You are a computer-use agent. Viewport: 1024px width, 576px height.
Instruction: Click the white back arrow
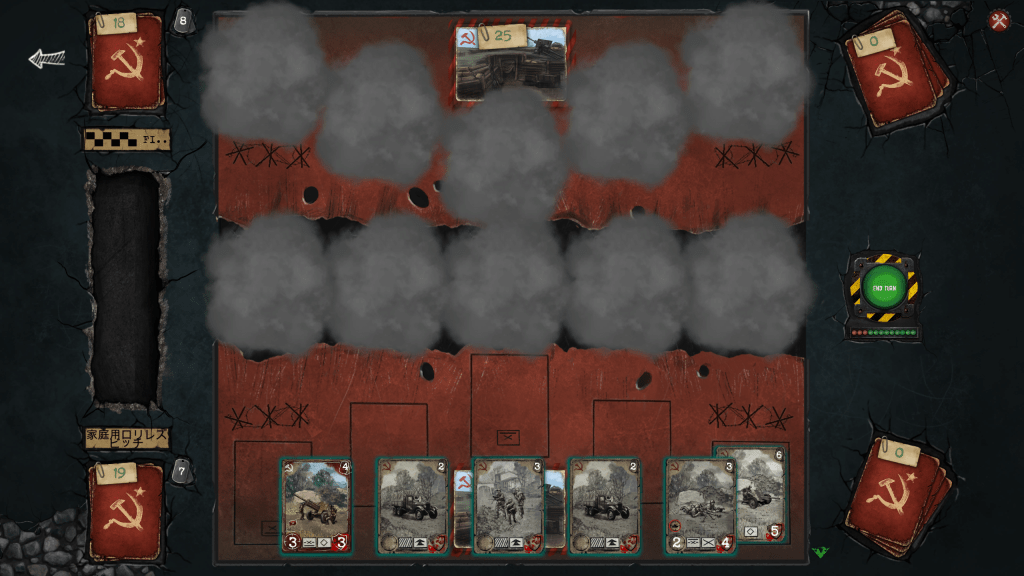pos(46,59)
